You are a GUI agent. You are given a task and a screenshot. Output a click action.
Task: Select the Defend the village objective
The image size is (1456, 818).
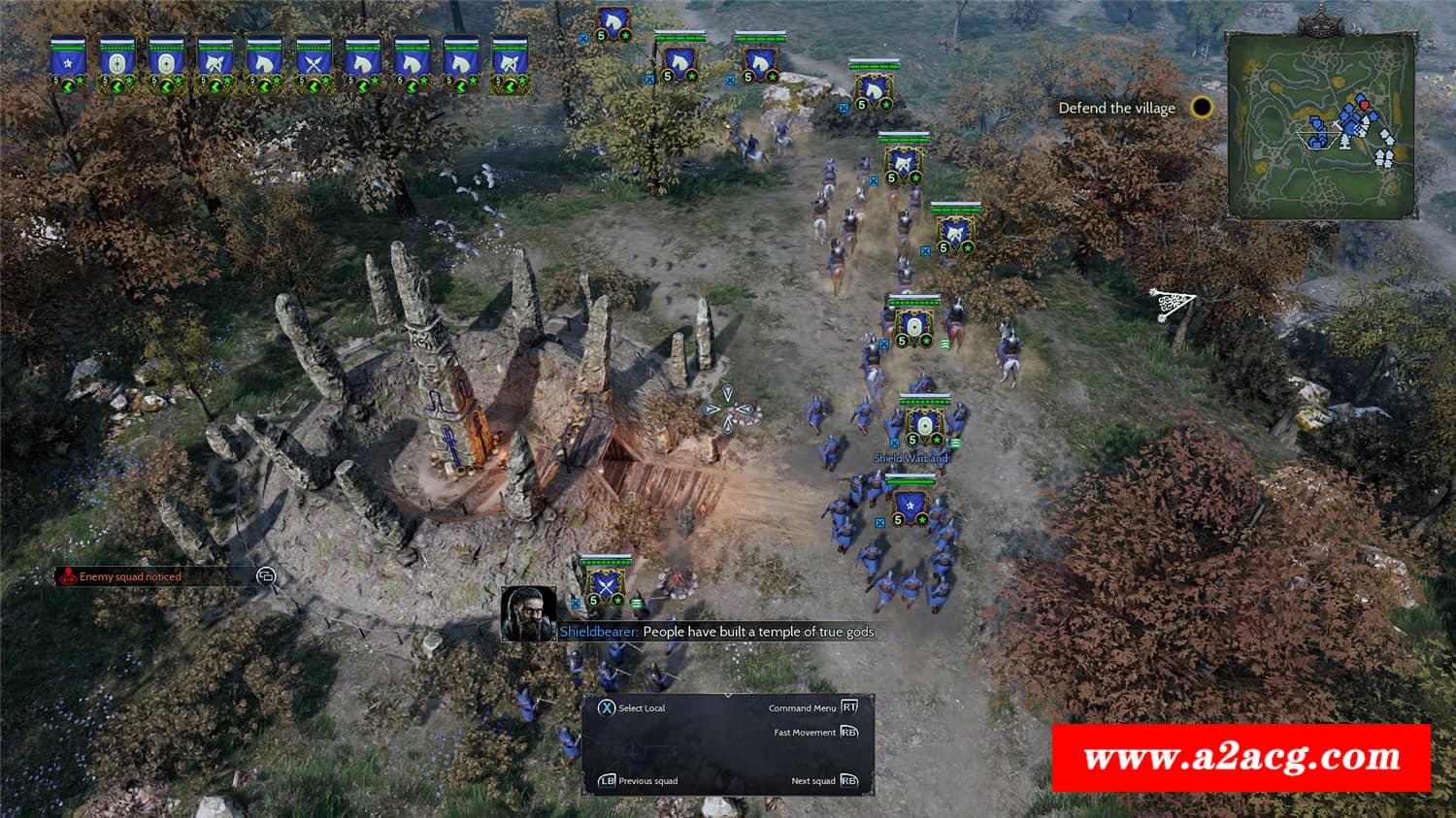pos(1117,109)
